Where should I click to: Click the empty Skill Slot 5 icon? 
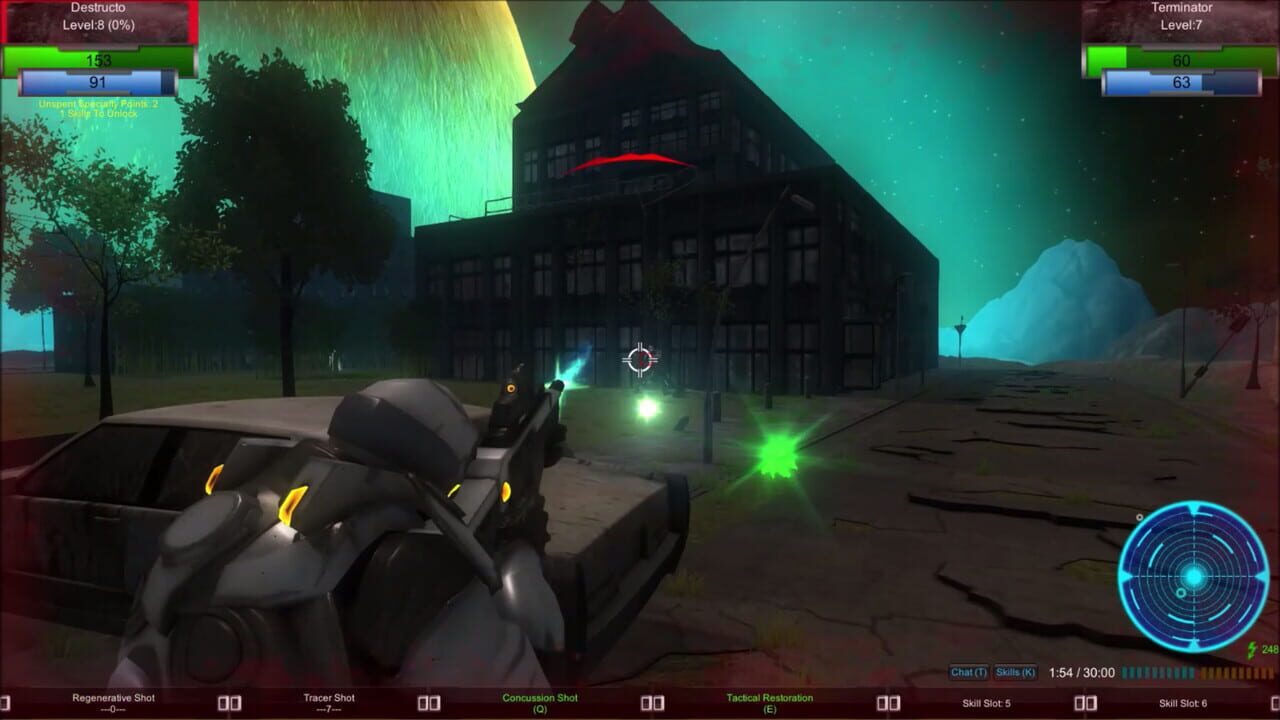tap(985, 701)
